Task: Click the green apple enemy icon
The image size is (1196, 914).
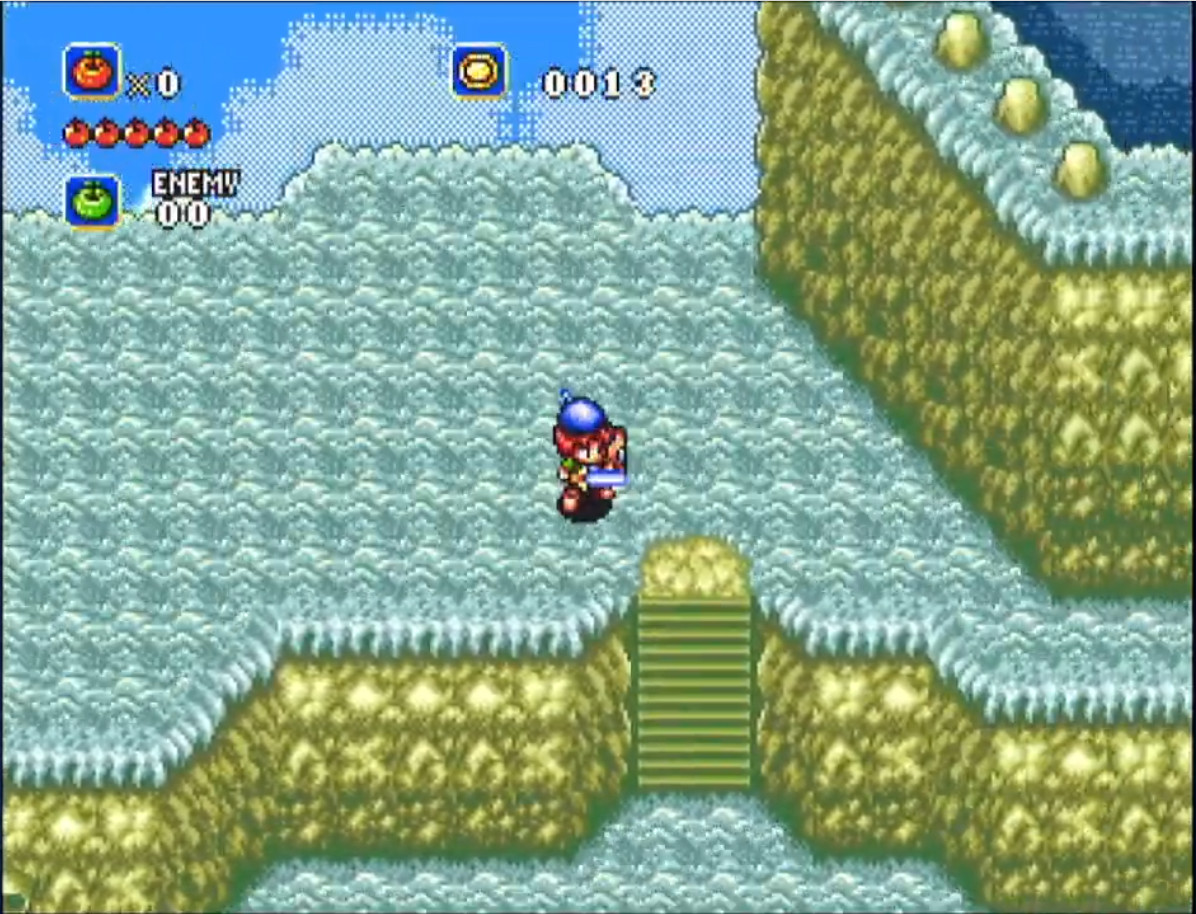Action: [x=93, y=202]
